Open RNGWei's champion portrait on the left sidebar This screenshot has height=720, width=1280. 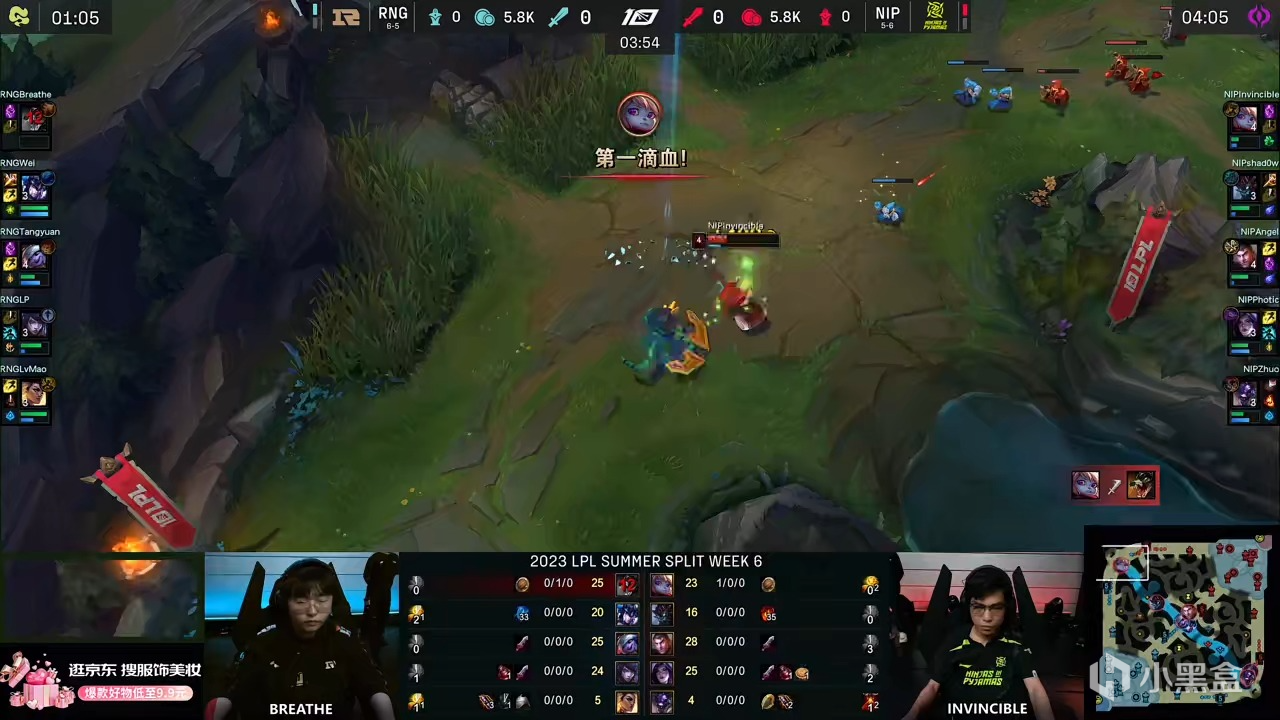coord(33,185)
